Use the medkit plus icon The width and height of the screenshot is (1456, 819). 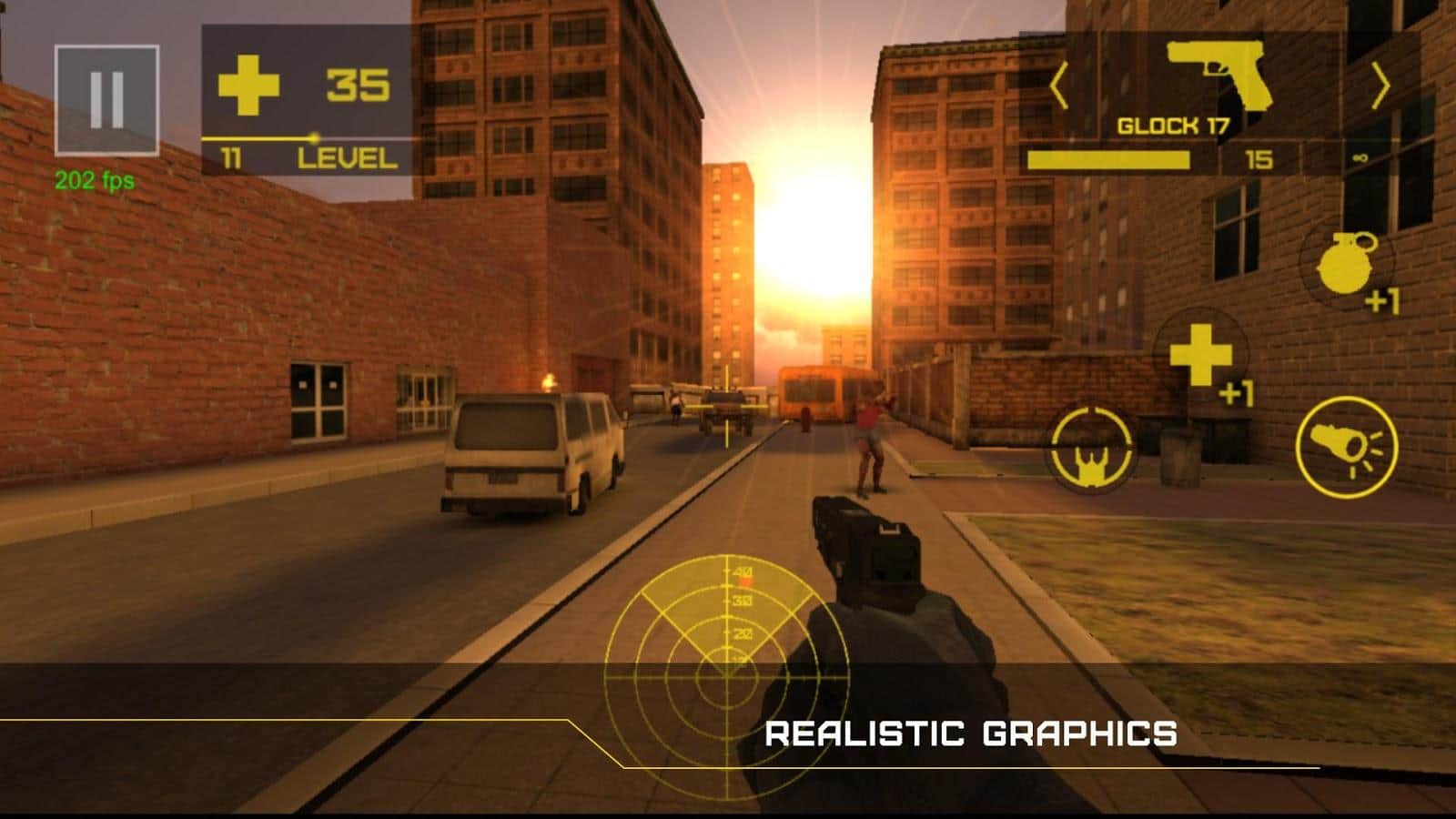click(x=1200, y=356)
